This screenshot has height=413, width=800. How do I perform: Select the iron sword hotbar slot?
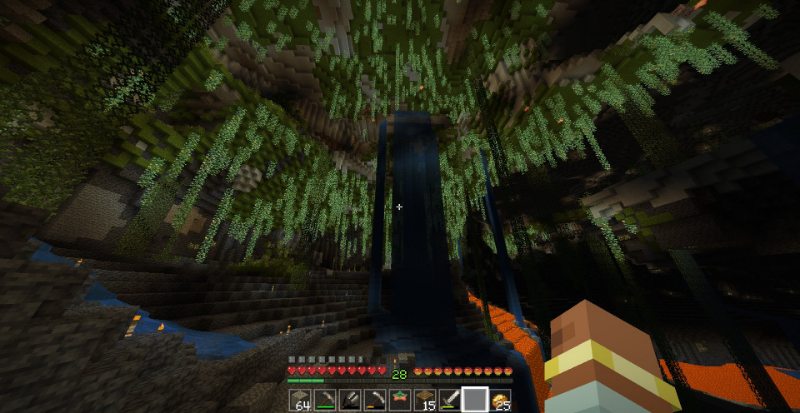click(x=450, y=400)
